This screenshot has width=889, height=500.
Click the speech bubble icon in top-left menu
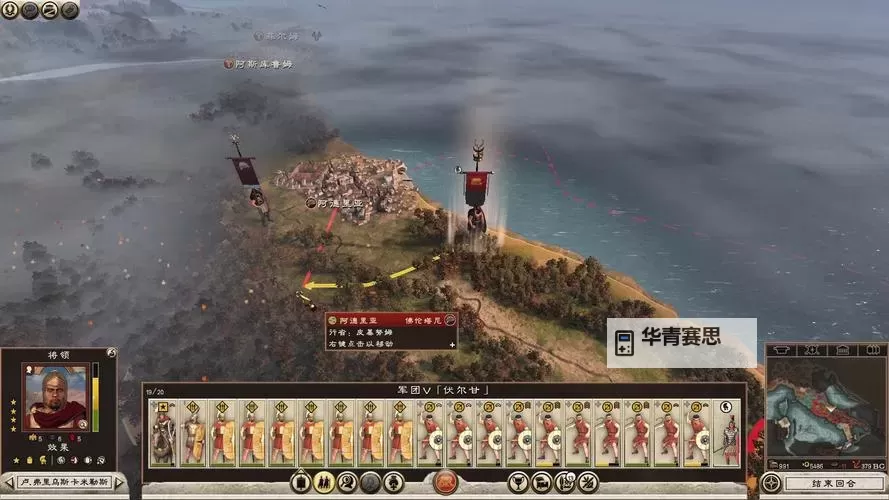pos(30,10)
